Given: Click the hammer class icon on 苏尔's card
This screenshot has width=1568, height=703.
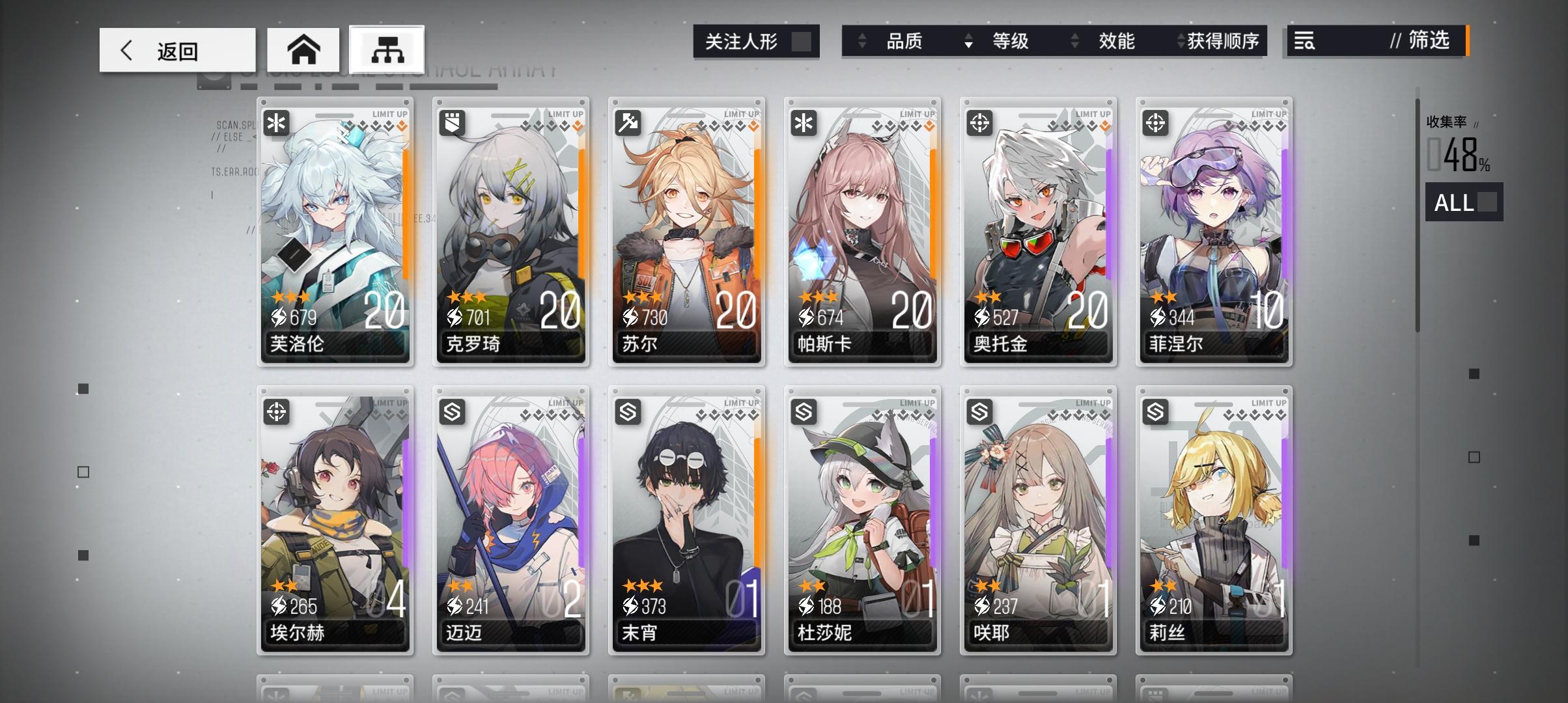Looking at the screenshot, I should [628, 123].
